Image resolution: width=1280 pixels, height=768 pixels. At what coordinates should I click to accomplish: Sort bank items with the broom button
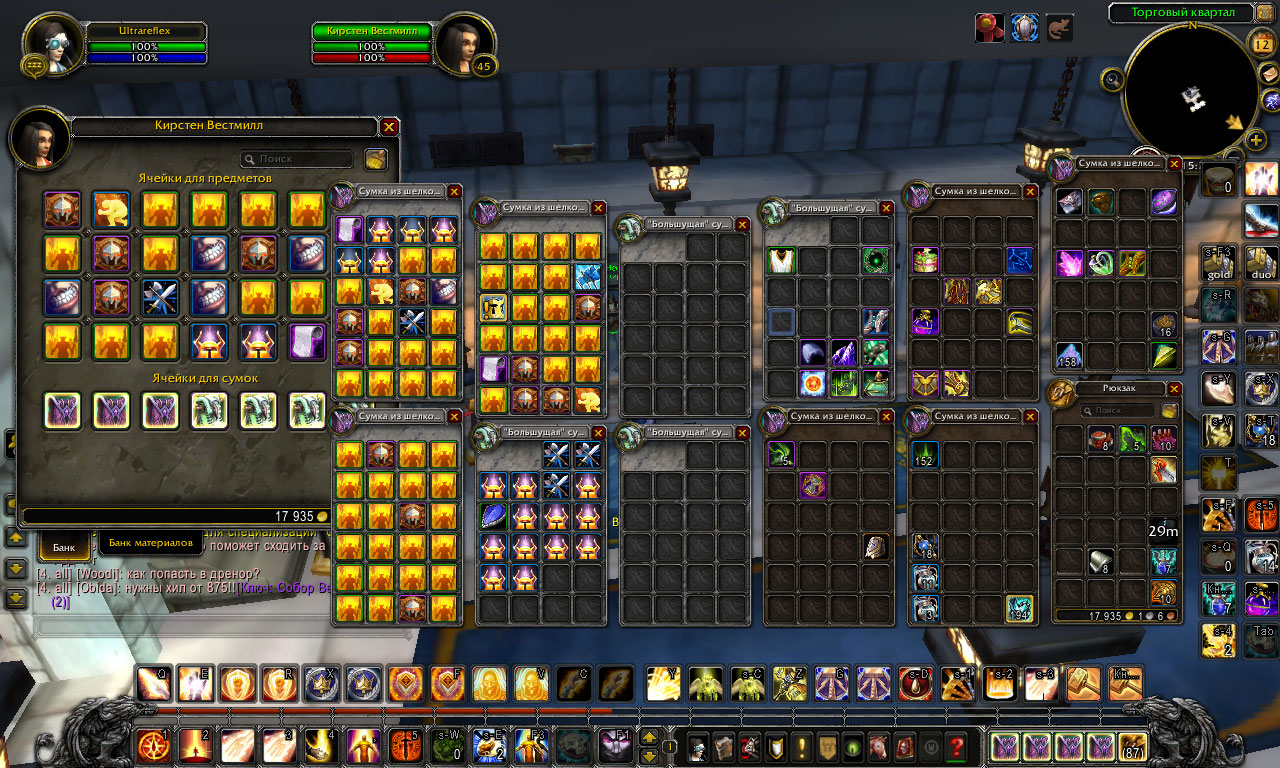pyautogui.click(x=376, y=159)
